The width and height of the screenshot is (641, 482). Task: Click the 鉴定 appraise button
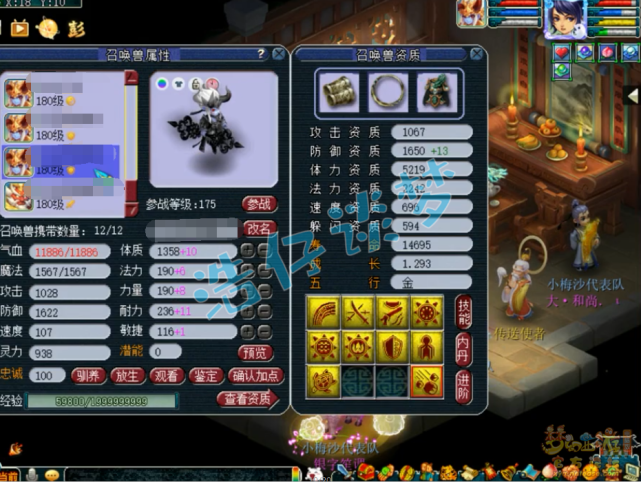[207, 376]
